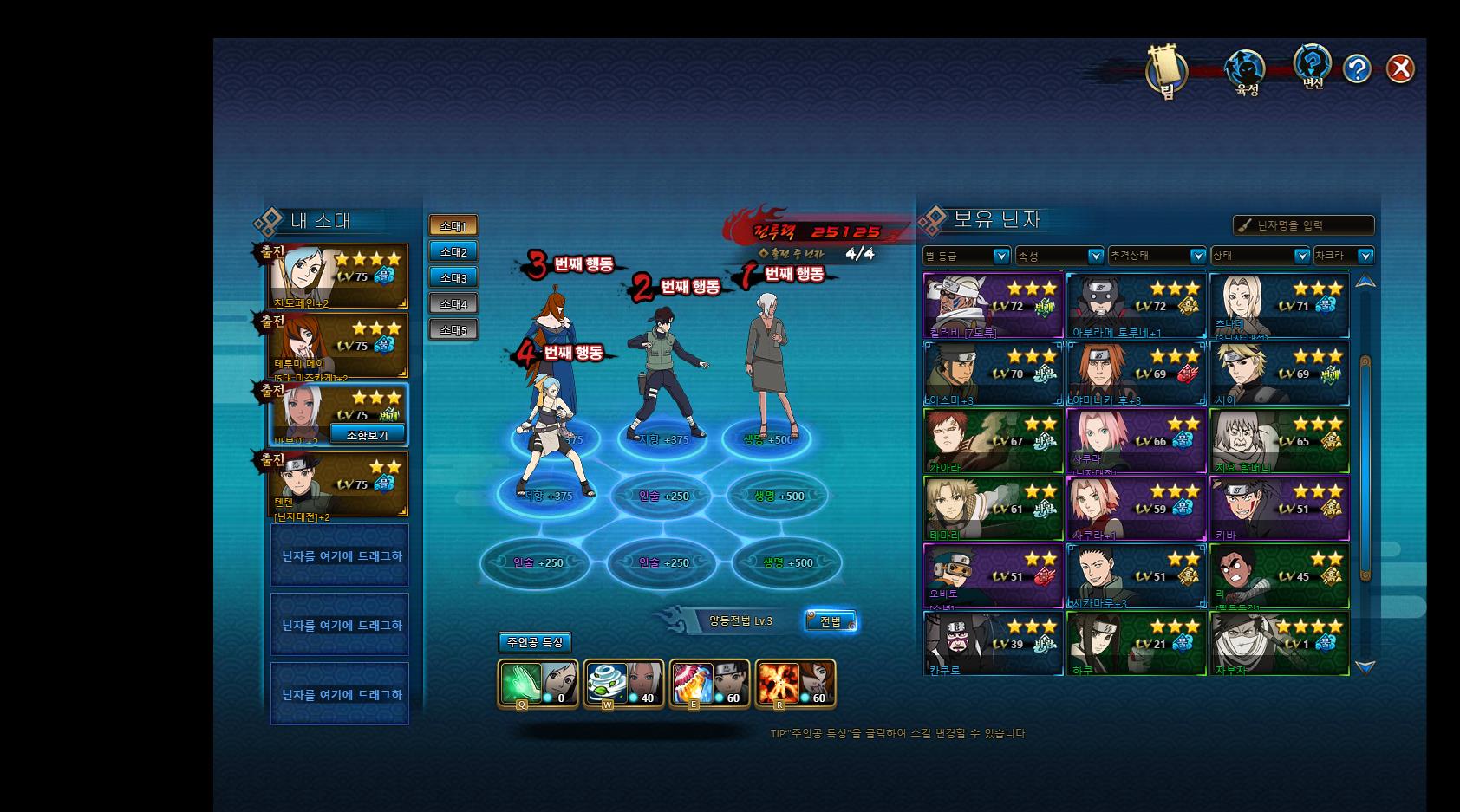Choose the LV 71 Tsunade ninja card
1460x812 pixels.
tap(1279, 305)
